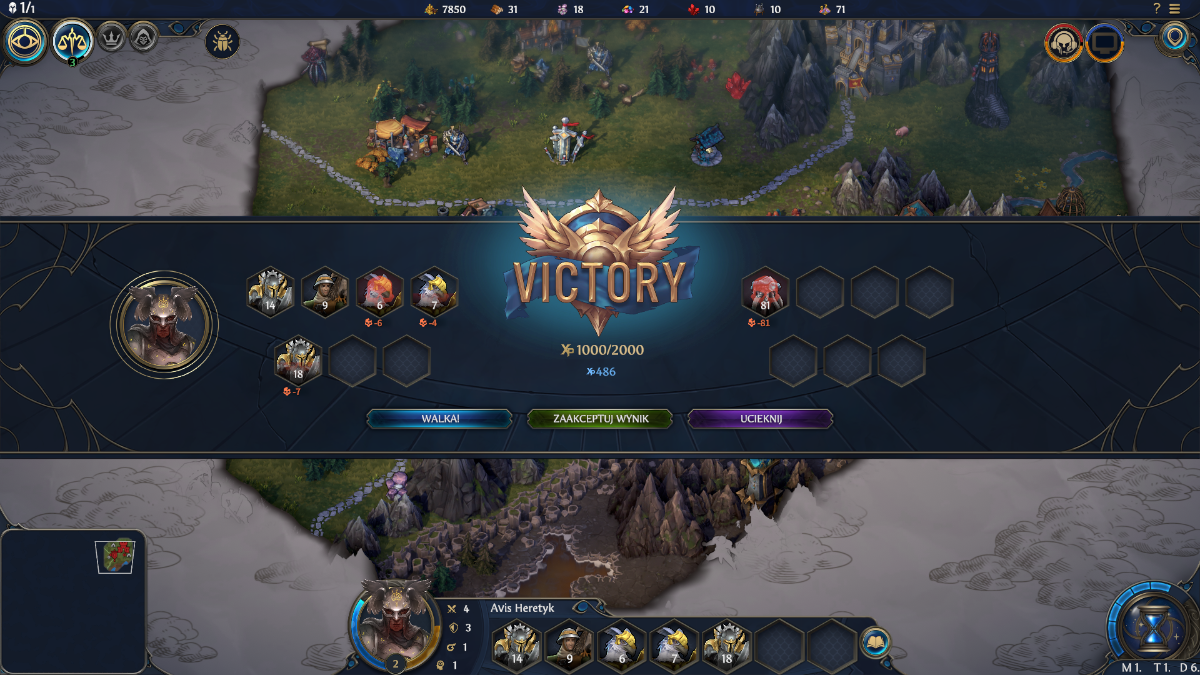Open the golden scales icon

(x=73, y=42)
